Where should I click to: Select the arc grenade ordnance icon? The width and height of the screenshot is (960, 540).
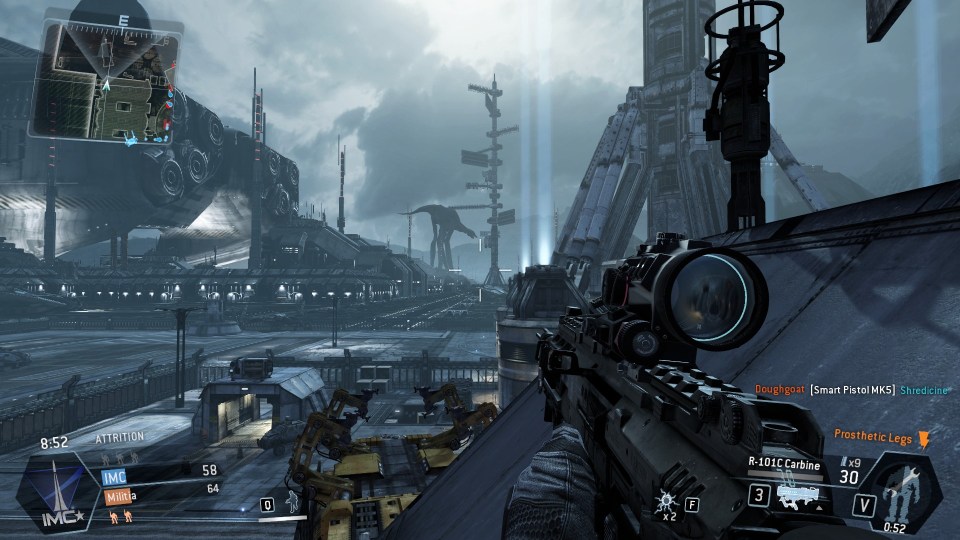[x=665, y=502]
